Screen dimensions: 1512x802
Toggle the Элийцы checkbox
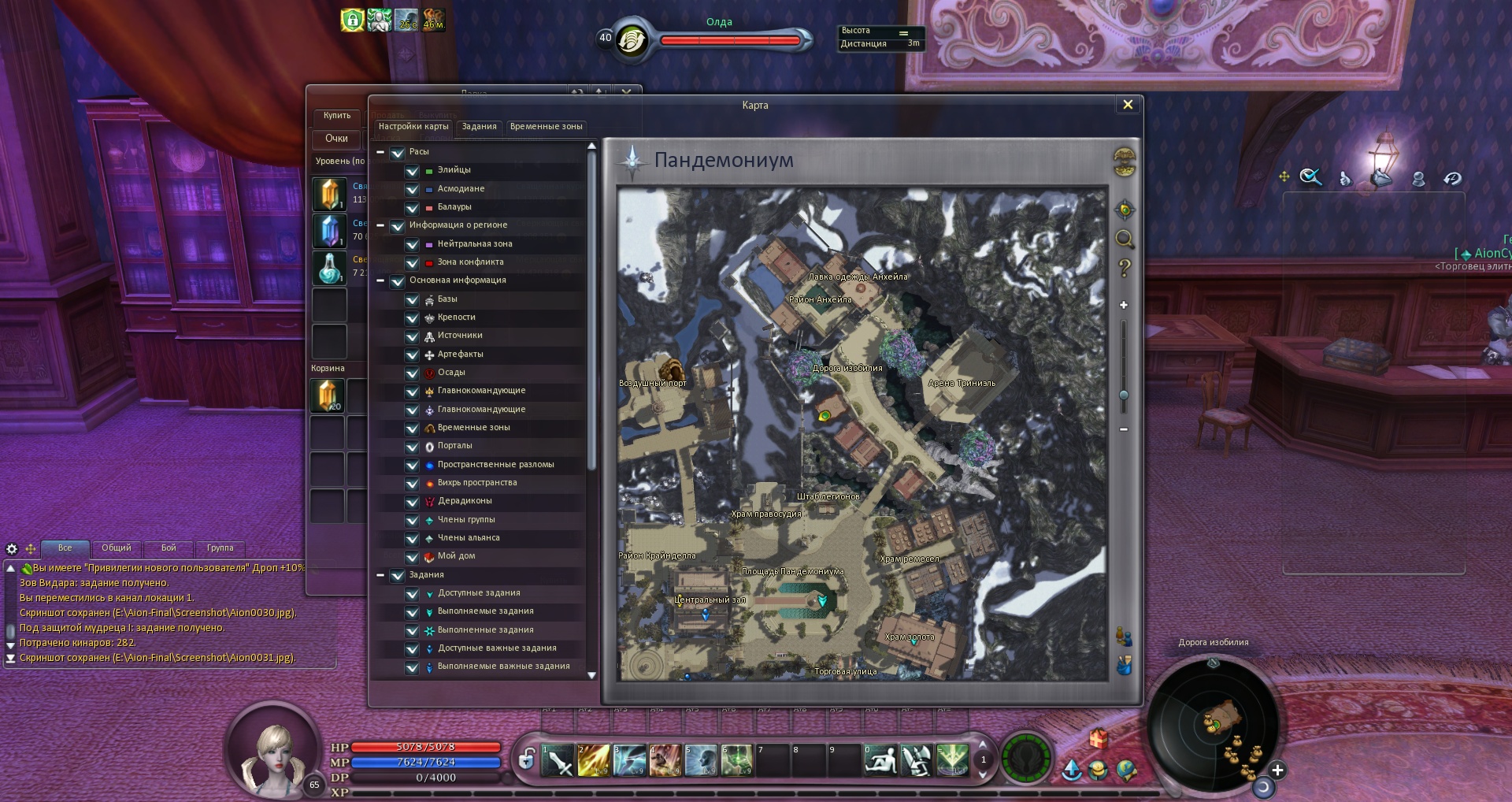412,171
